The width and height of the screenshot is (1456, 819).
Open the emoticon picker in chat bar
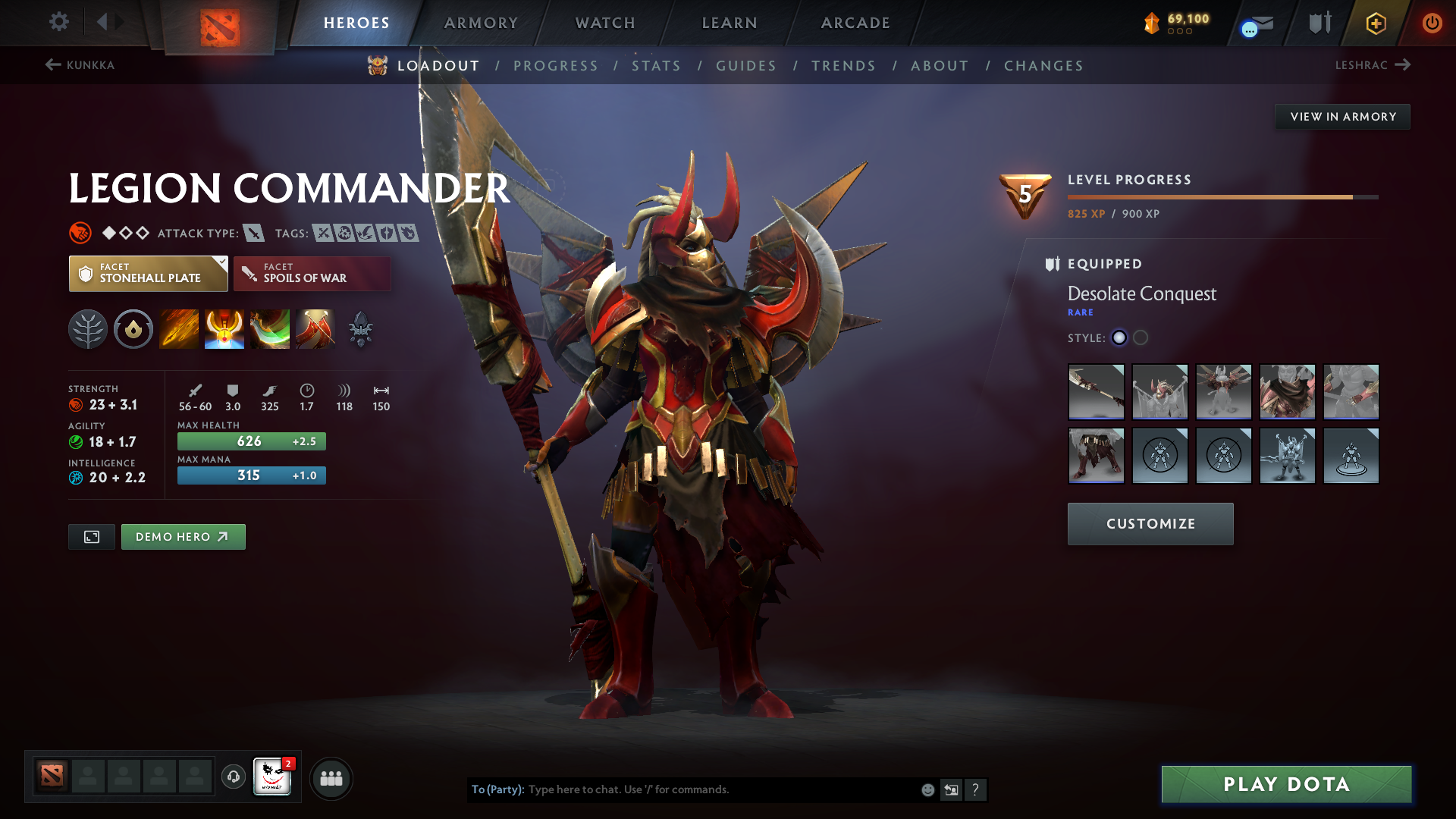927,789
